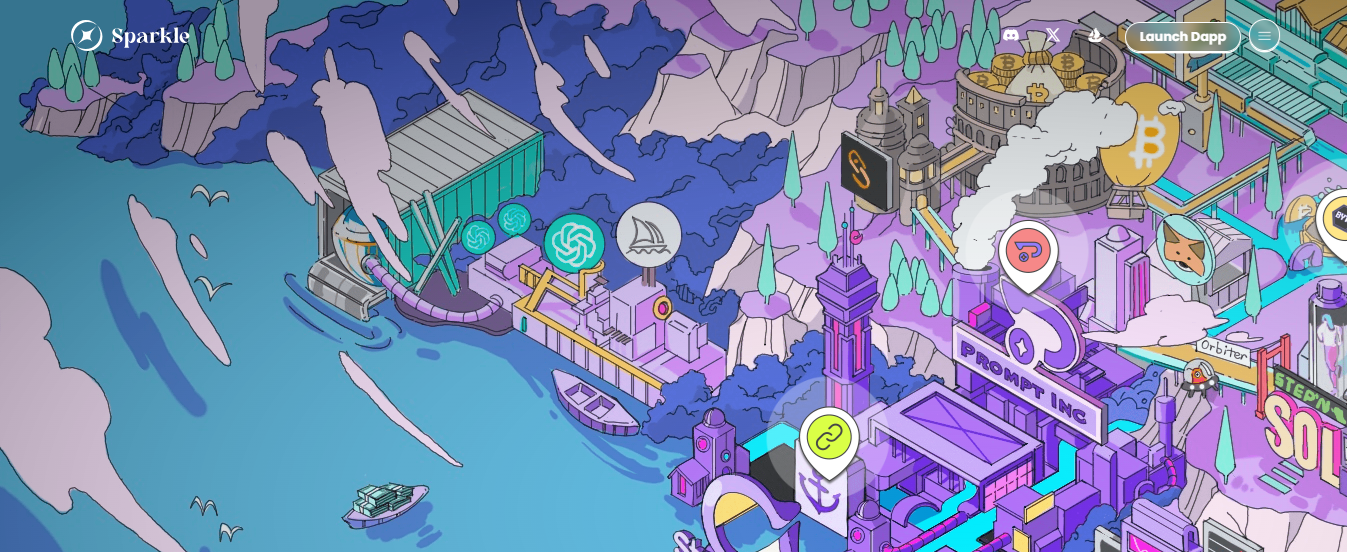Open the OpenSea sailboat icon
The image size is (1347, 552).
pyautogui.click(x=1095, y=36)
